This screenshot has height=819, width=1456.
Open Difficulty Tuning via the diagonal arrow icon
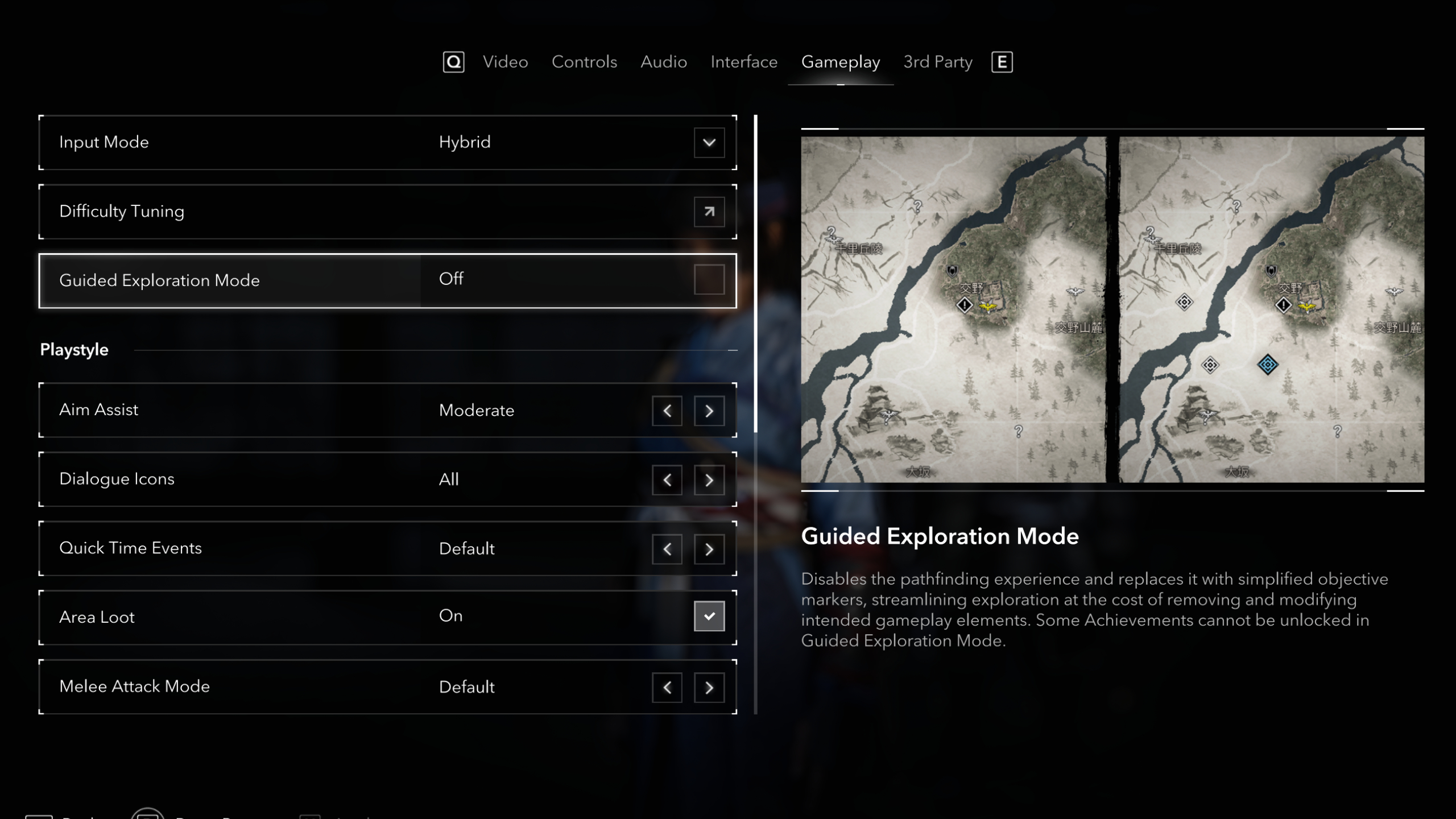(709, 212)
